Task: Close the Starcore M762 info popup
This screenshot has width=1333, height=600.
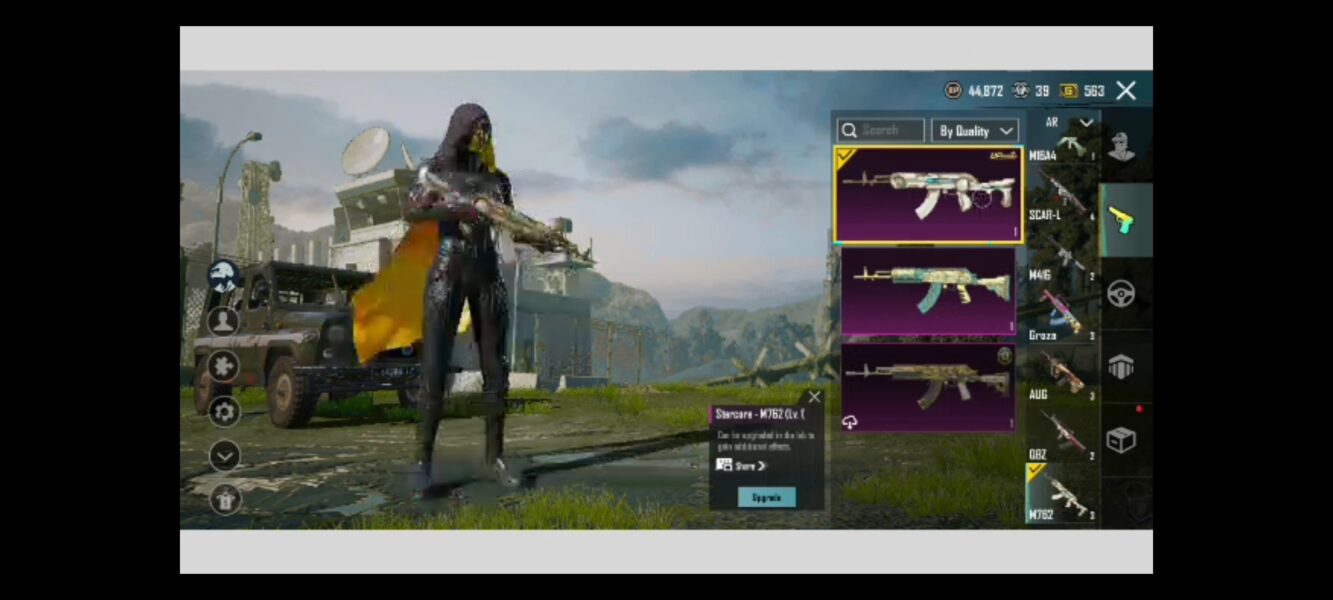Action: (814, 397)
